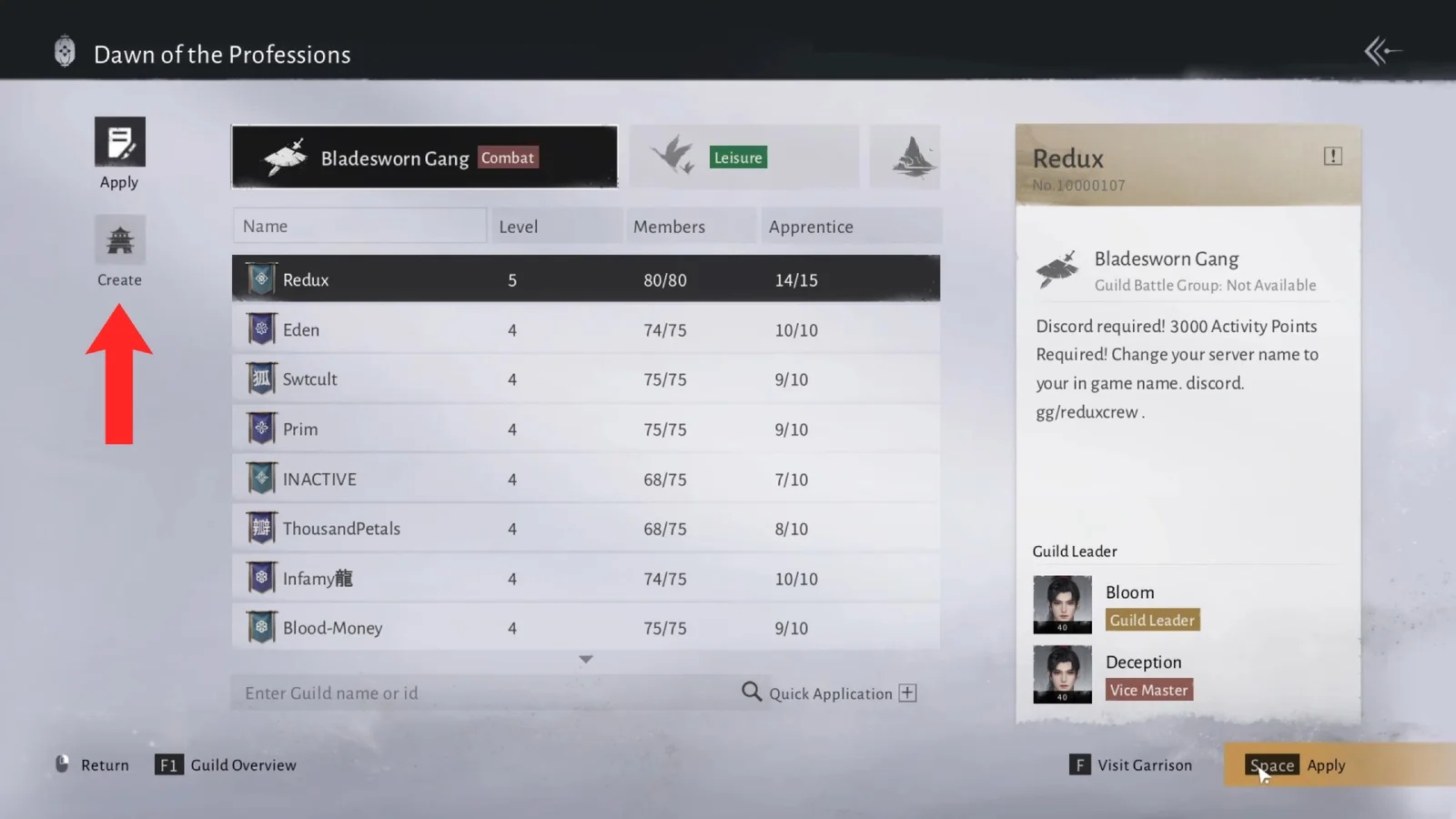Select the INACTIVE guild entry

click(x=585, y=479)
